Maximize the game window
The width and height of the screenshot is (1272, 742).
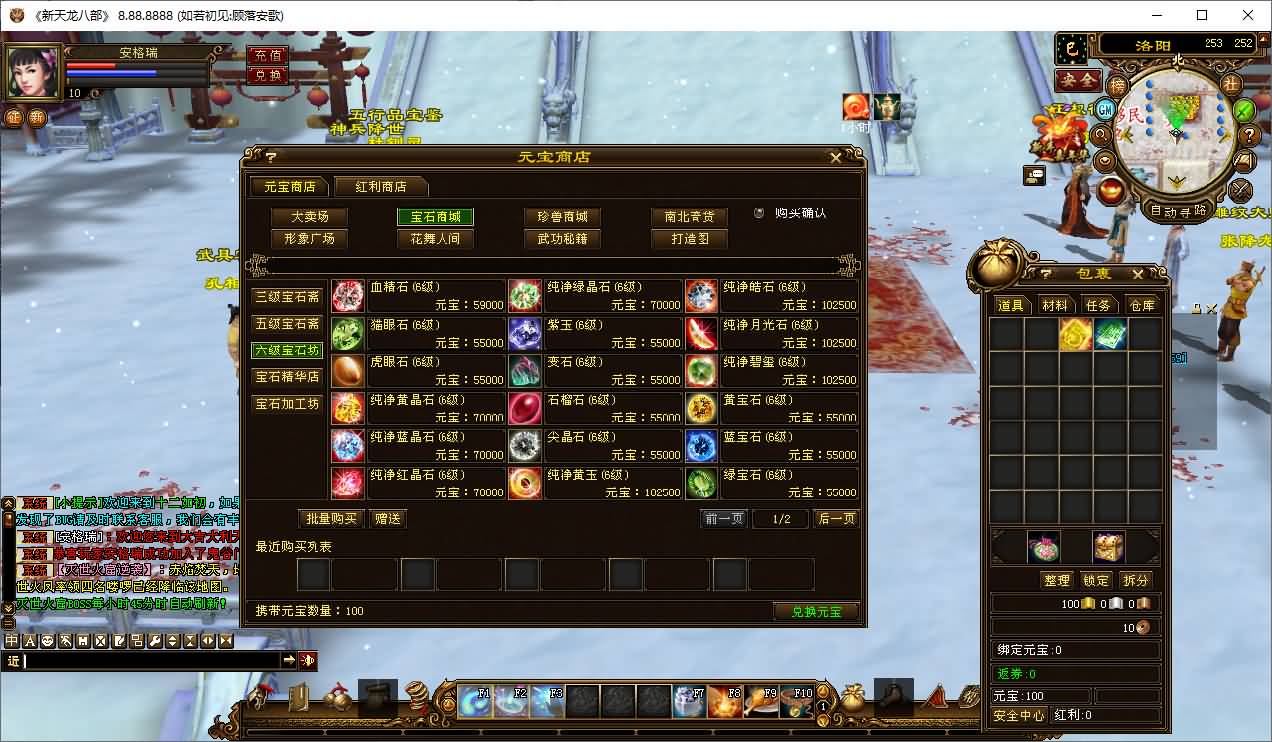[1202, 15]
